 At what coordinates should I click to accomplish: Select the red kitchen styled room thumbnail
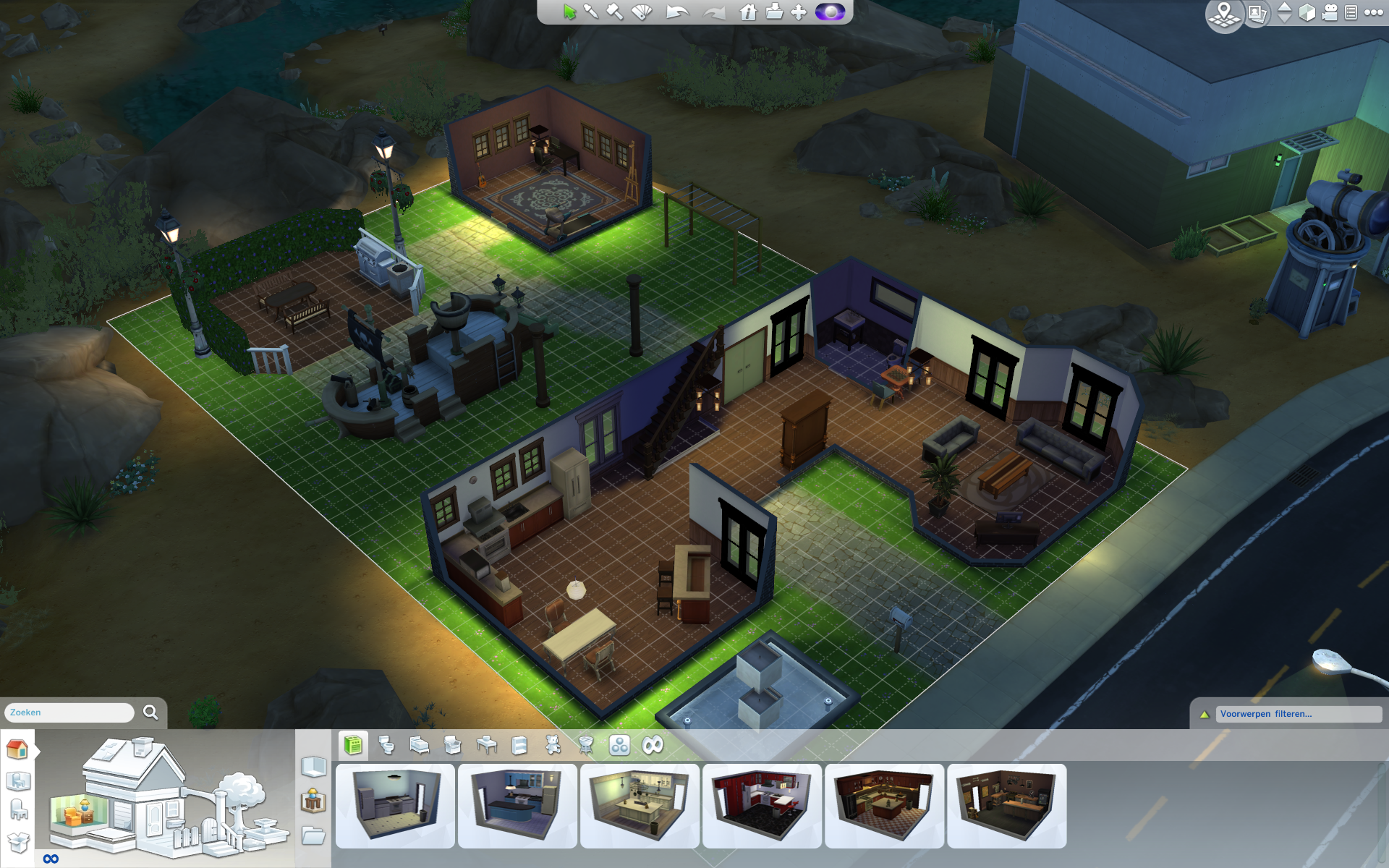(762, 805)
